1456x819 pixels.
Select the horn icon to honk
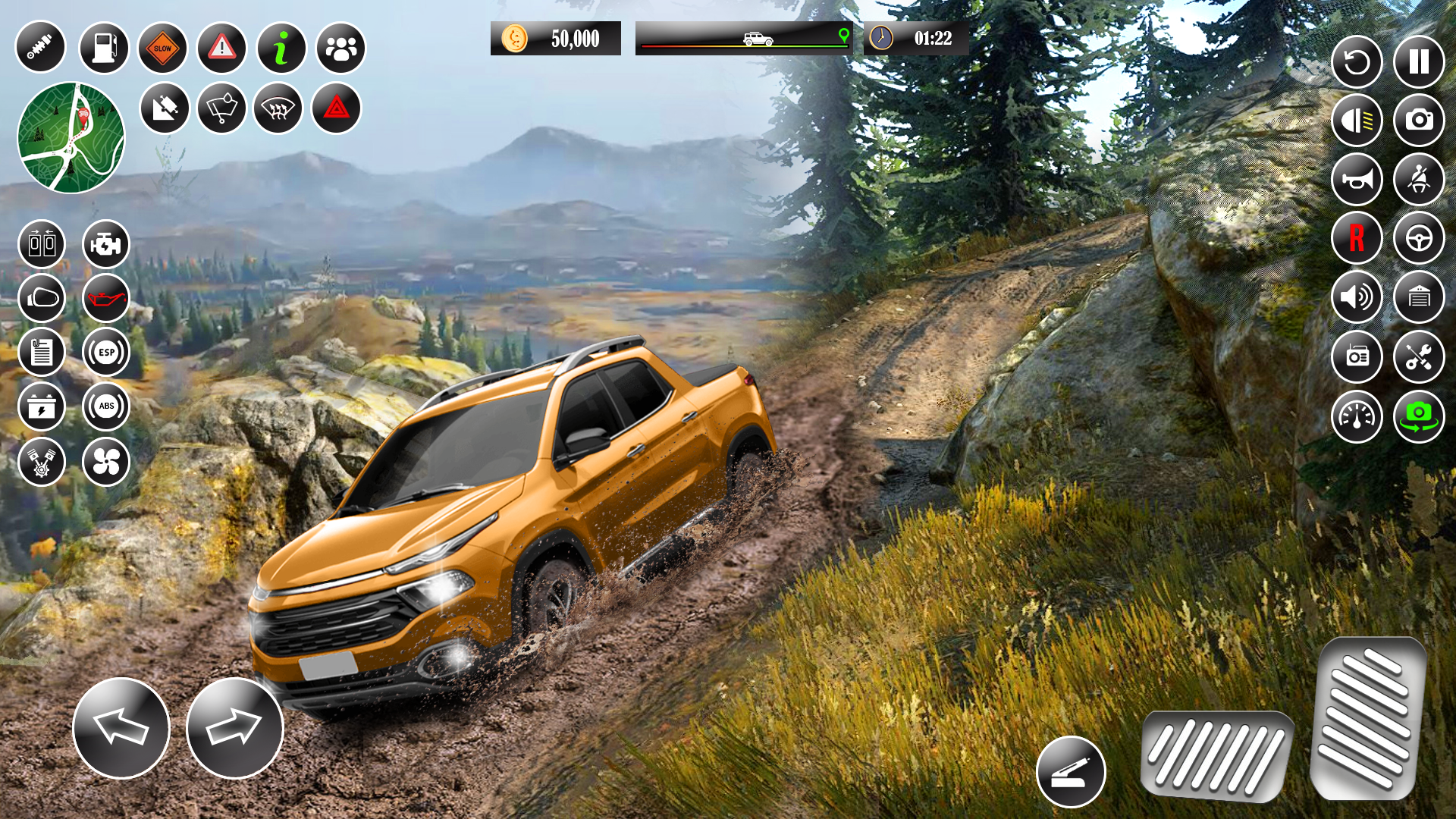coord(1357,180)
